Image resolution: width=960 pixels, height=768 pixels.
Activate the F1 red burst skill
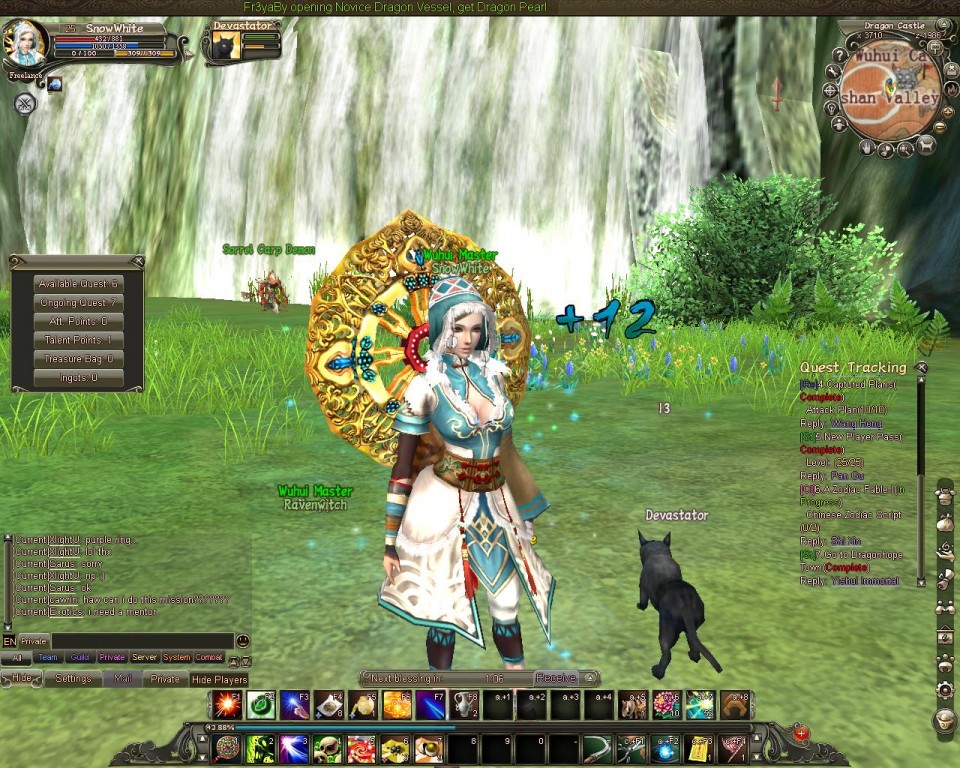[227, 705]
